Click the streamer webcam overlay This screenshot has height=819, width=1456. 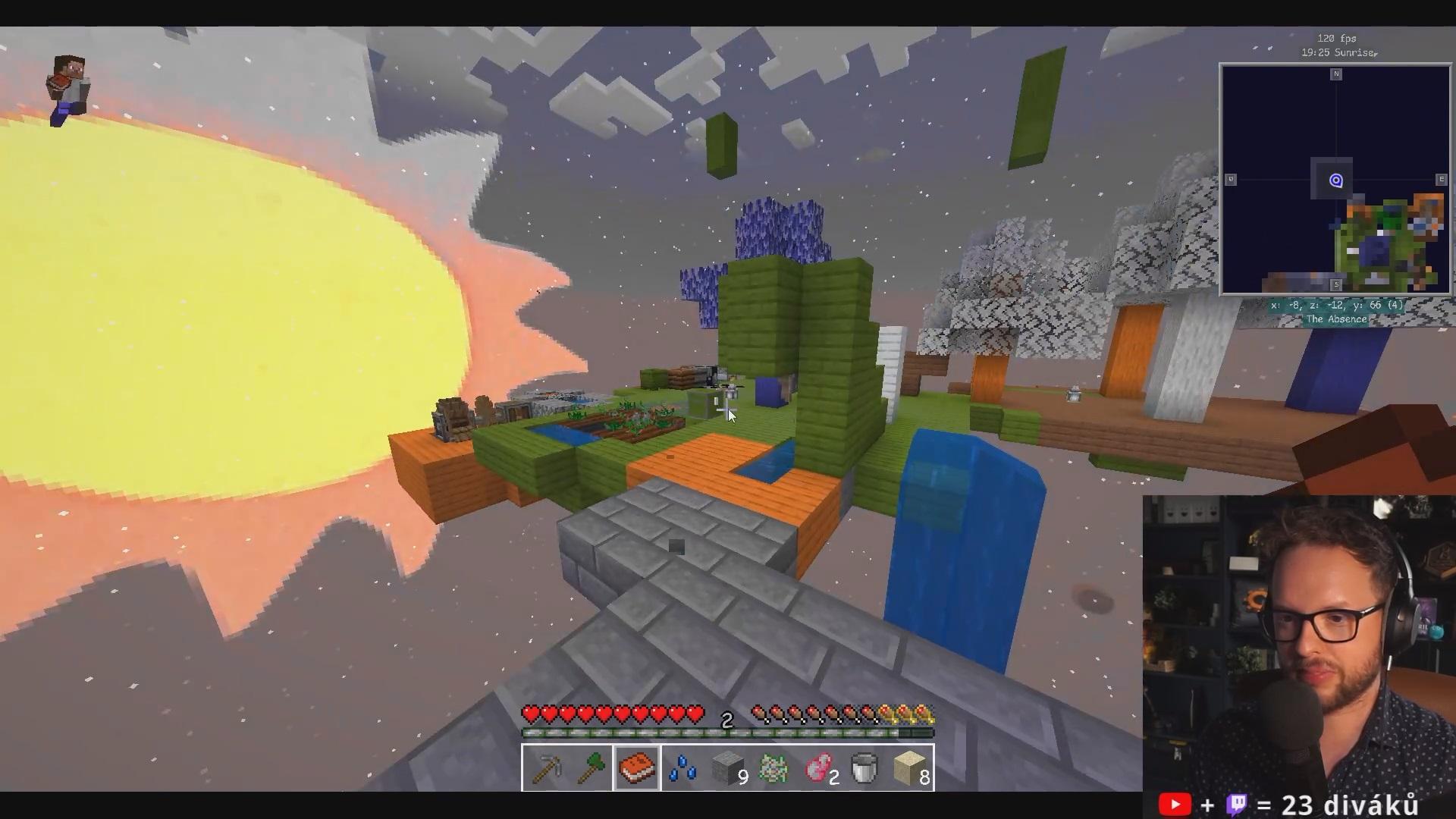click(1298, 643)
